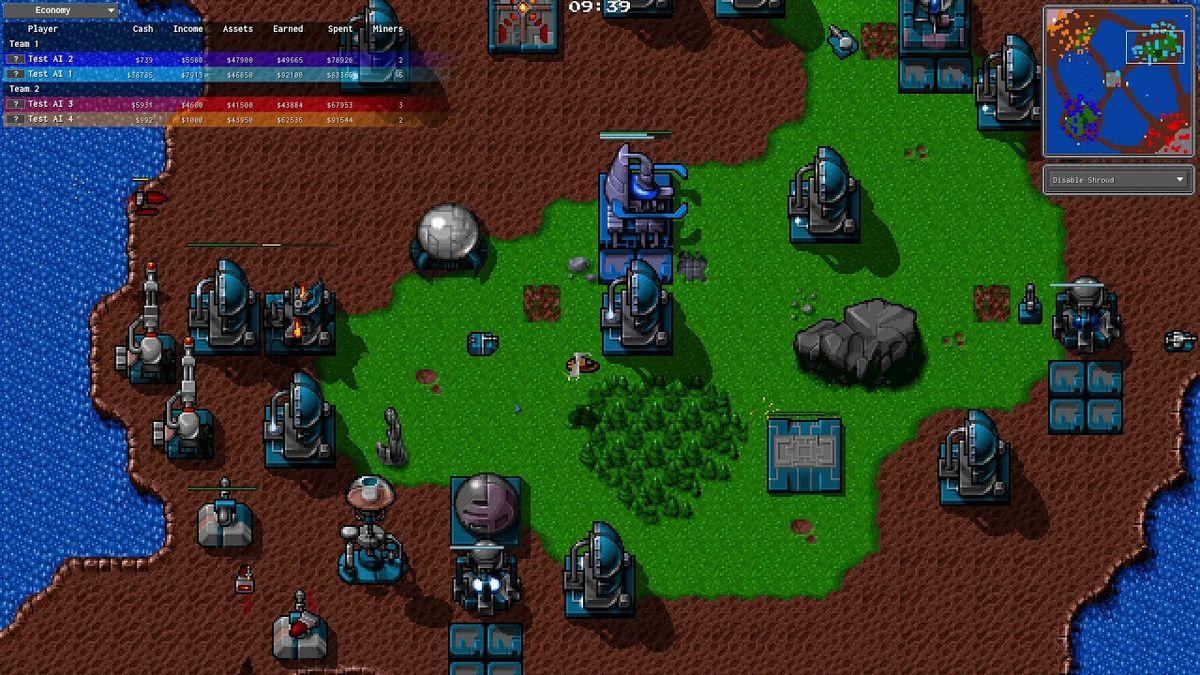Open the Disable Shroud dropdown

point(1117,180)
